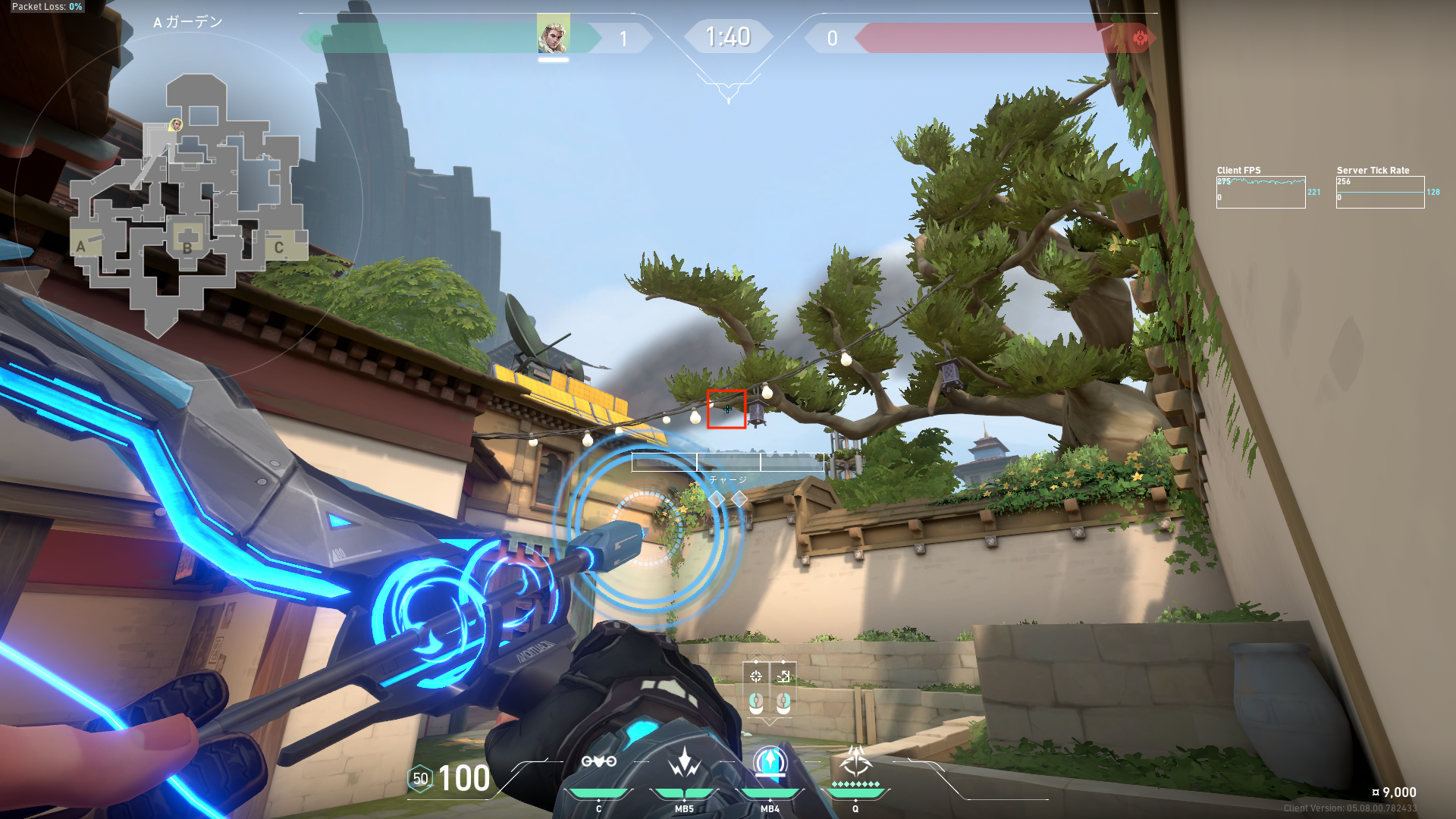Trigger the Hunter's Fury ultimate icon
The image size is (1456, 819).
[x=855, y=761]
